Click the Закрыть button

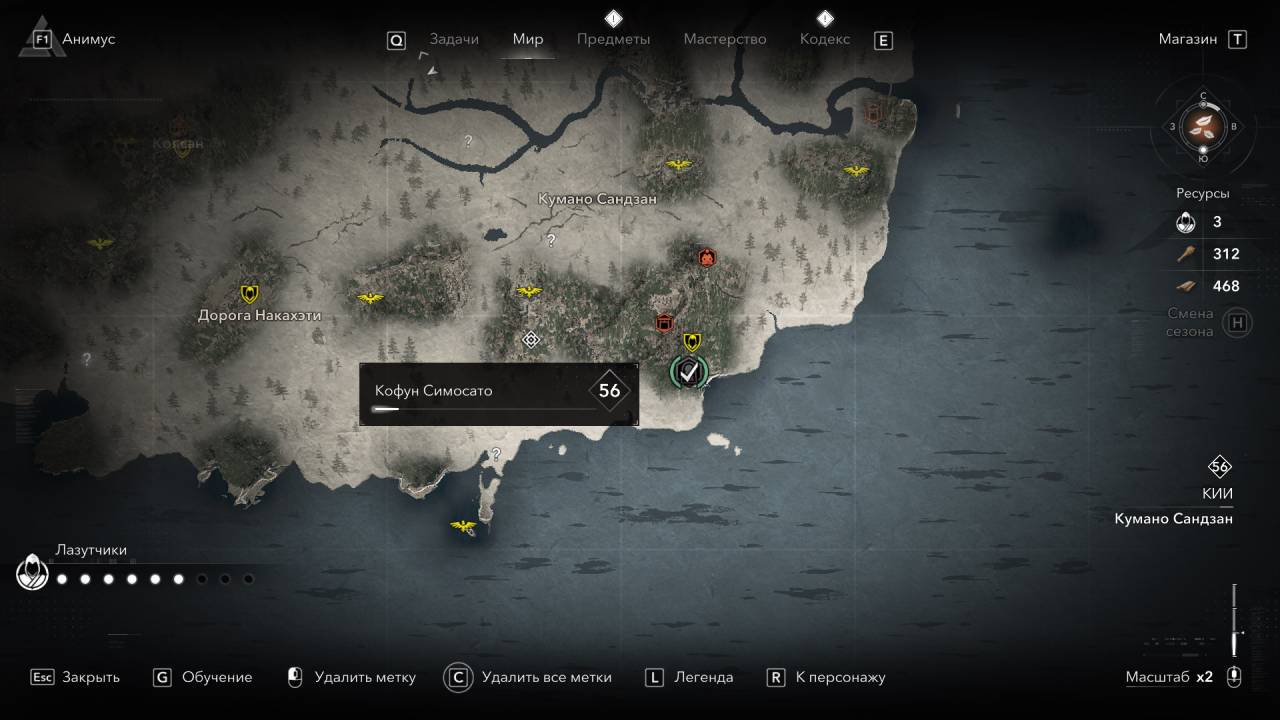90,677
